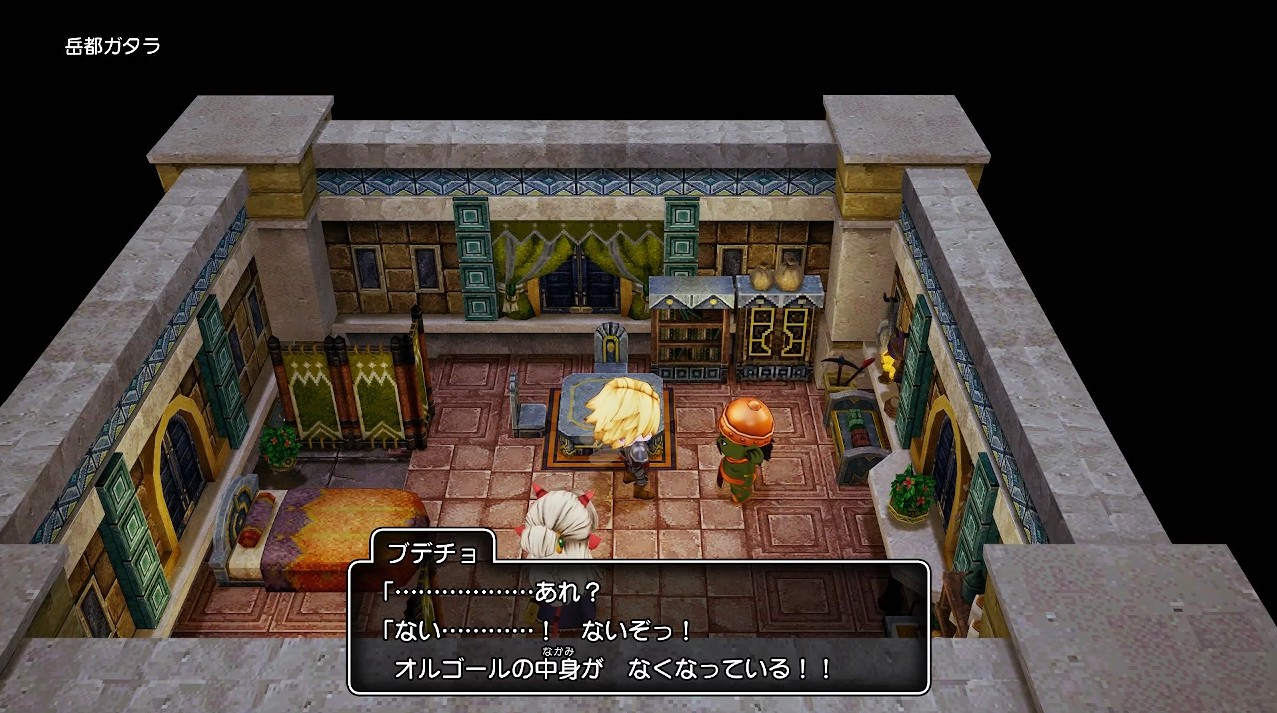Viewport: 1277px width, 713px height.
Task: Advance ブデチョ's dialogue message box
Action: [638, 628]
